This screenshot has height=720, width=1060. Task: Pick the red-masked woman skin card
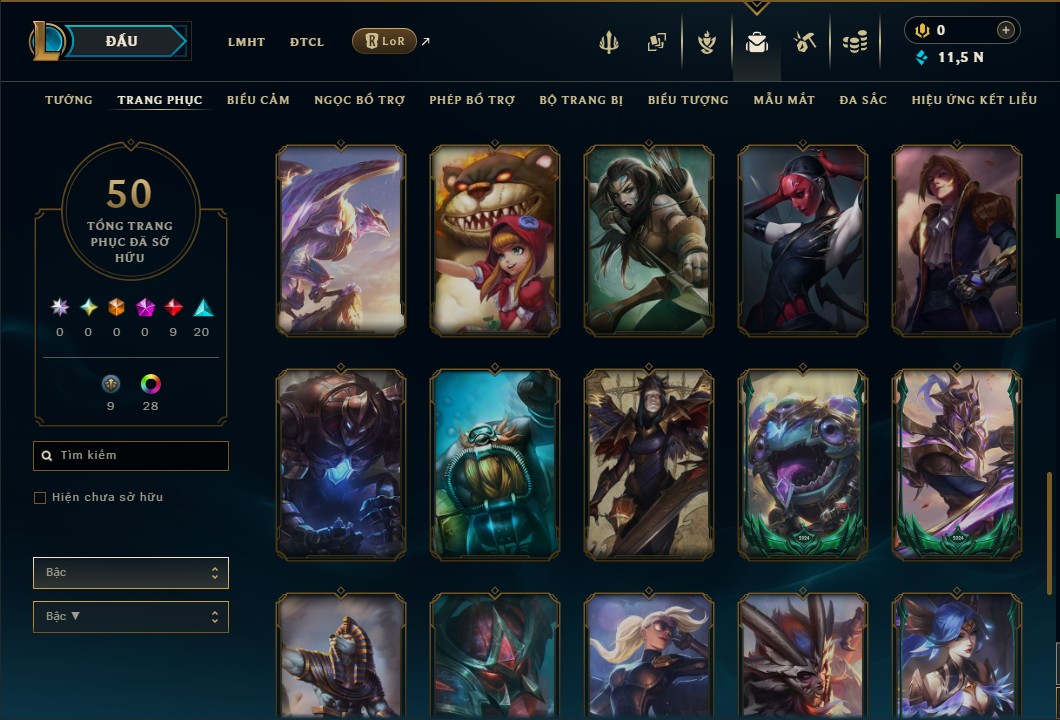pos(803,240)
